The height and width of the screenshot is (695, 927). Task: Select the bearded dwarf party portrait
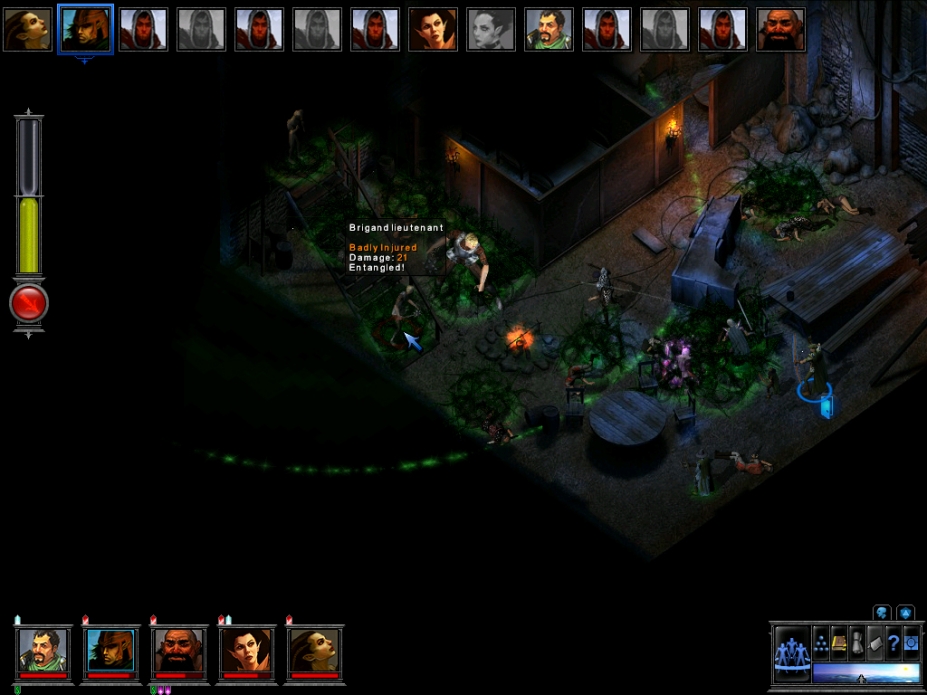click(x=180, y=651)
